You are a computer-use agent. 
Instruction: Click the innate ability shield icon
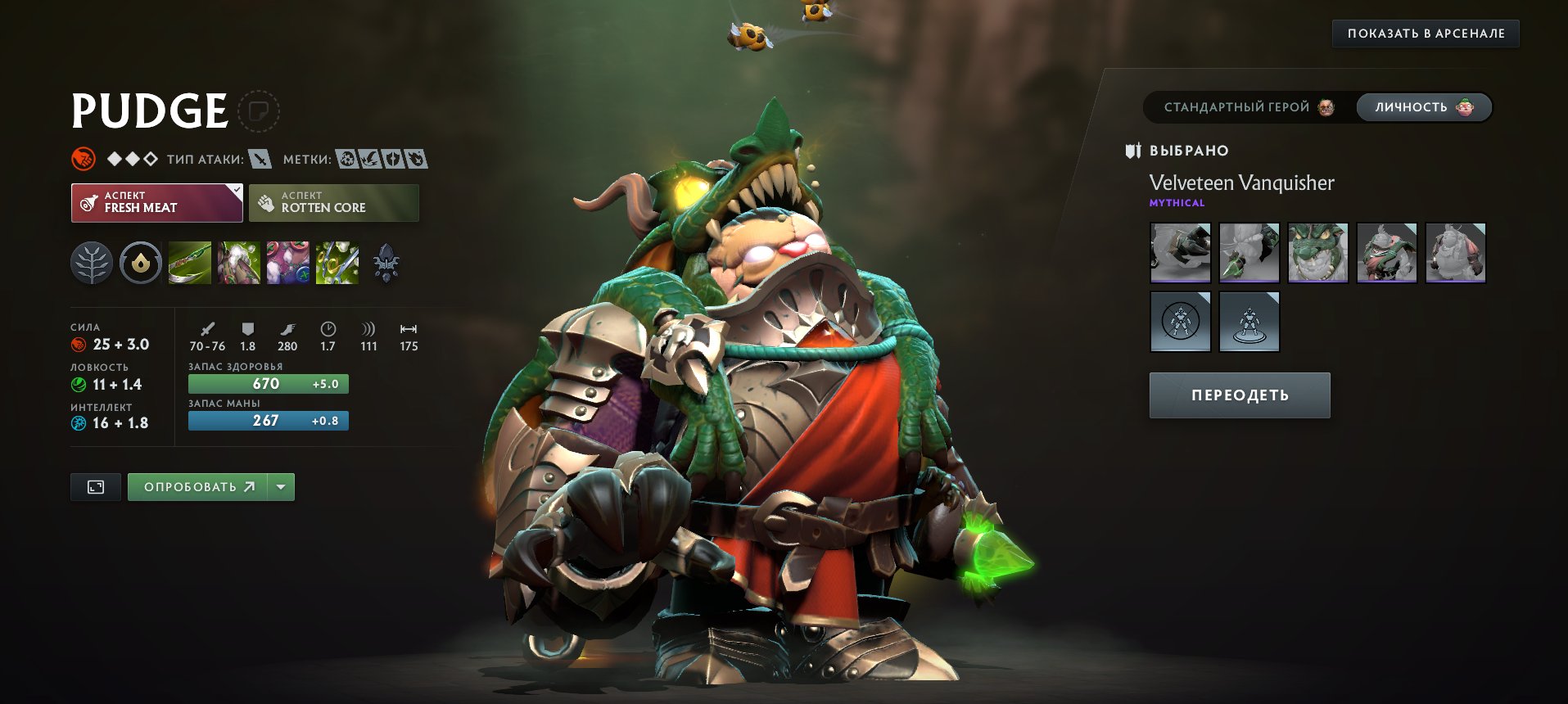(x=140, y=263)
